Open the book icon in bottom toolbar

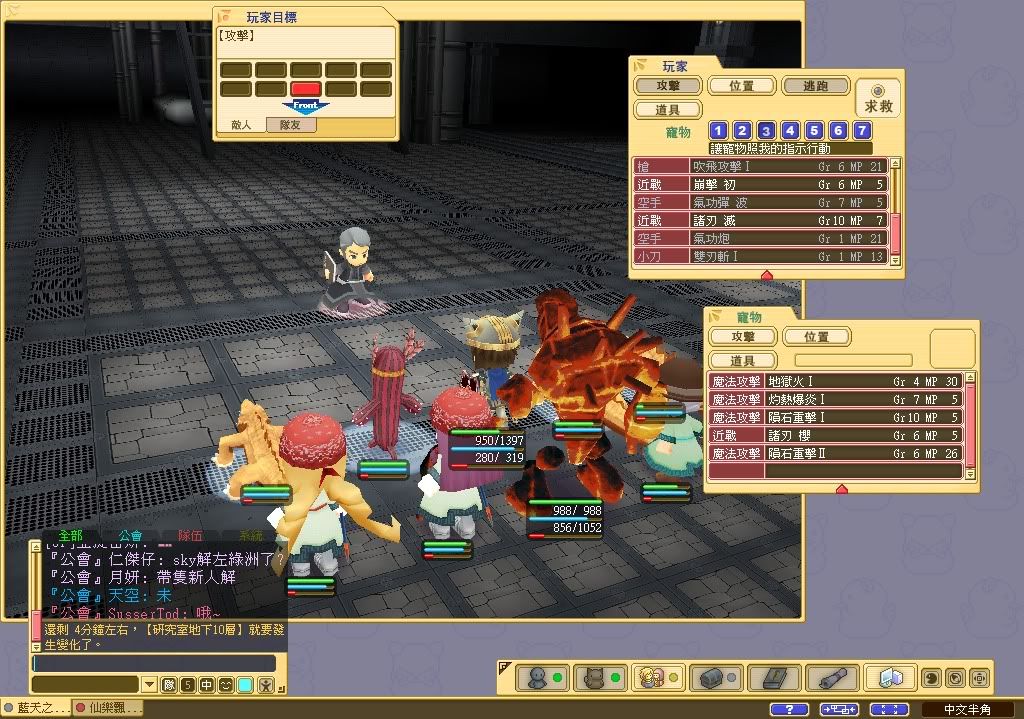pos(768,677)
